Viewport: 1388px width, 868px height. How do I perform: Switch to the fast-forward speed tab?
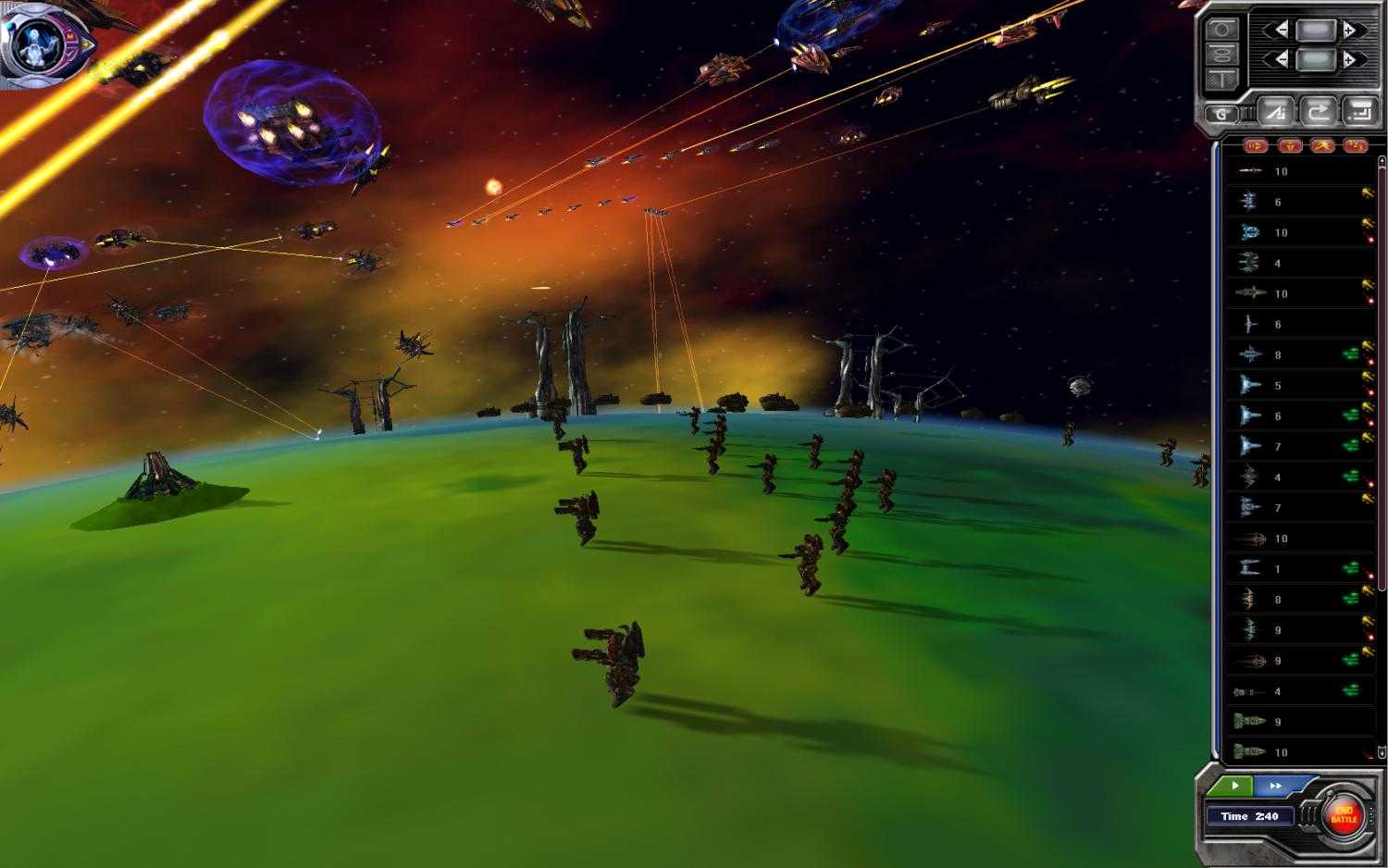(1276, 786)
